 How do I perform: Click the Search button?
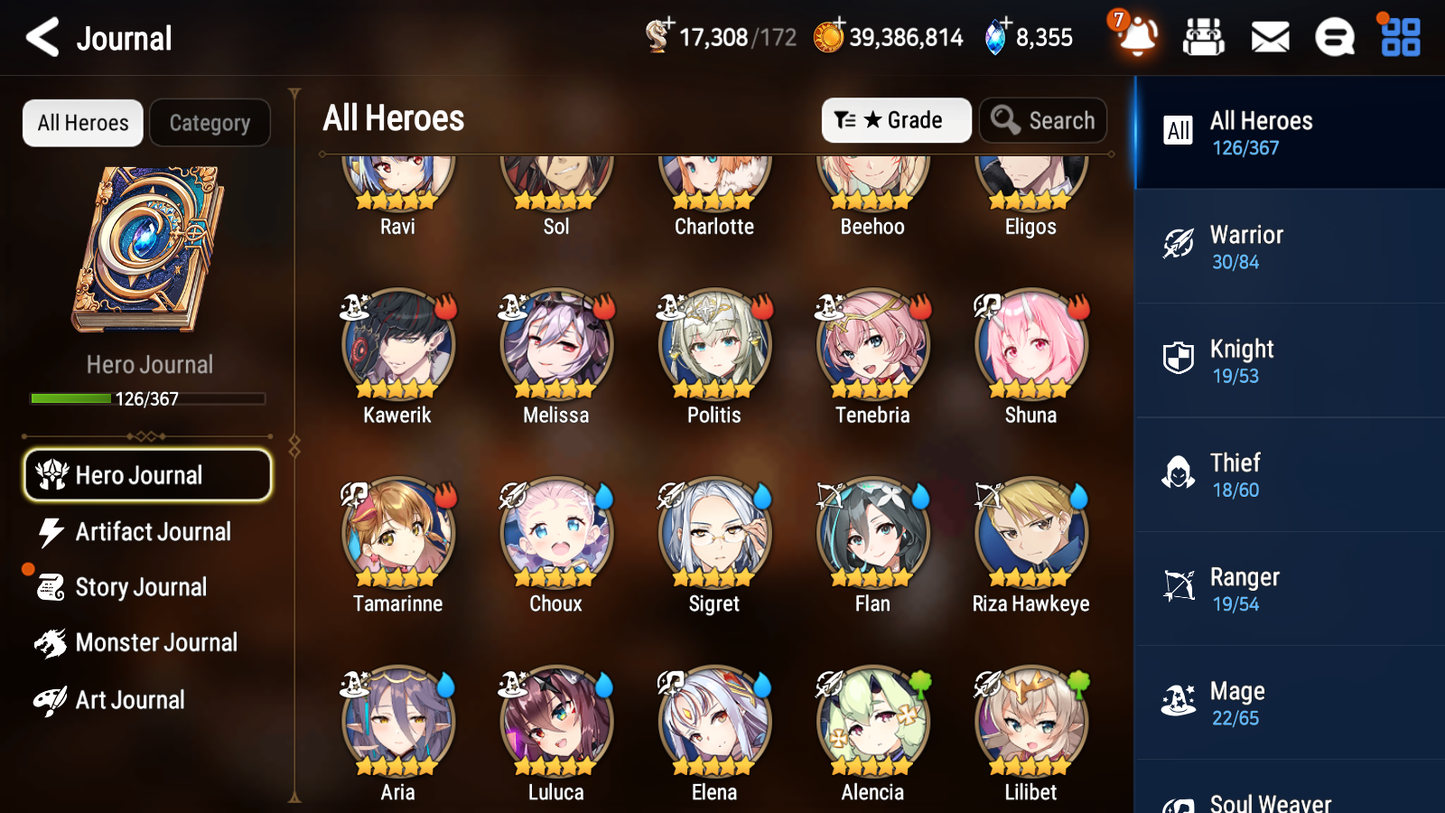1043,120
